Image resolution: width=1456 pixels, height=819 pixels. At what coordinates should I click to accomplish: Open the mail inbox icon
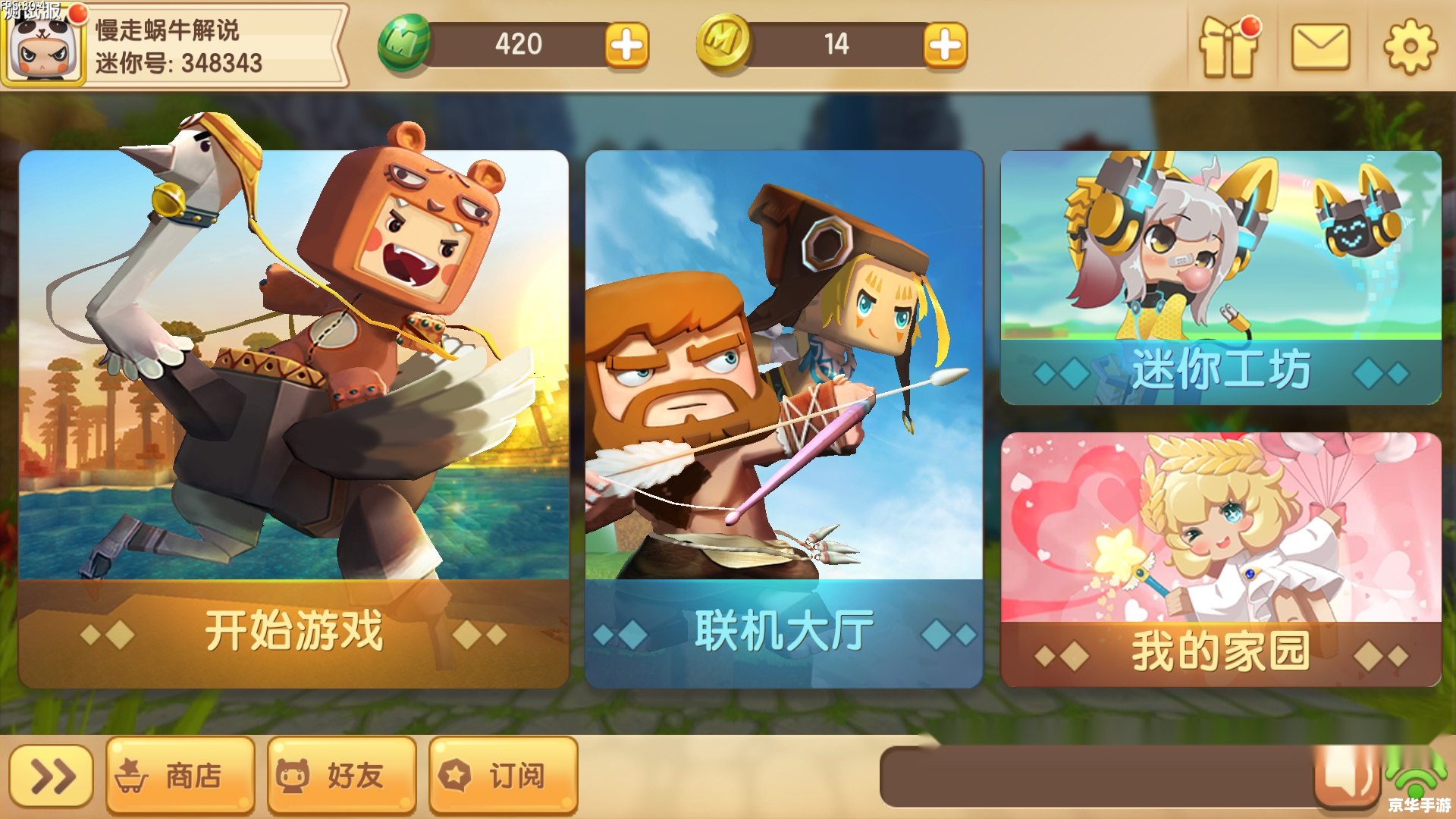click(x=1319, y=45)
